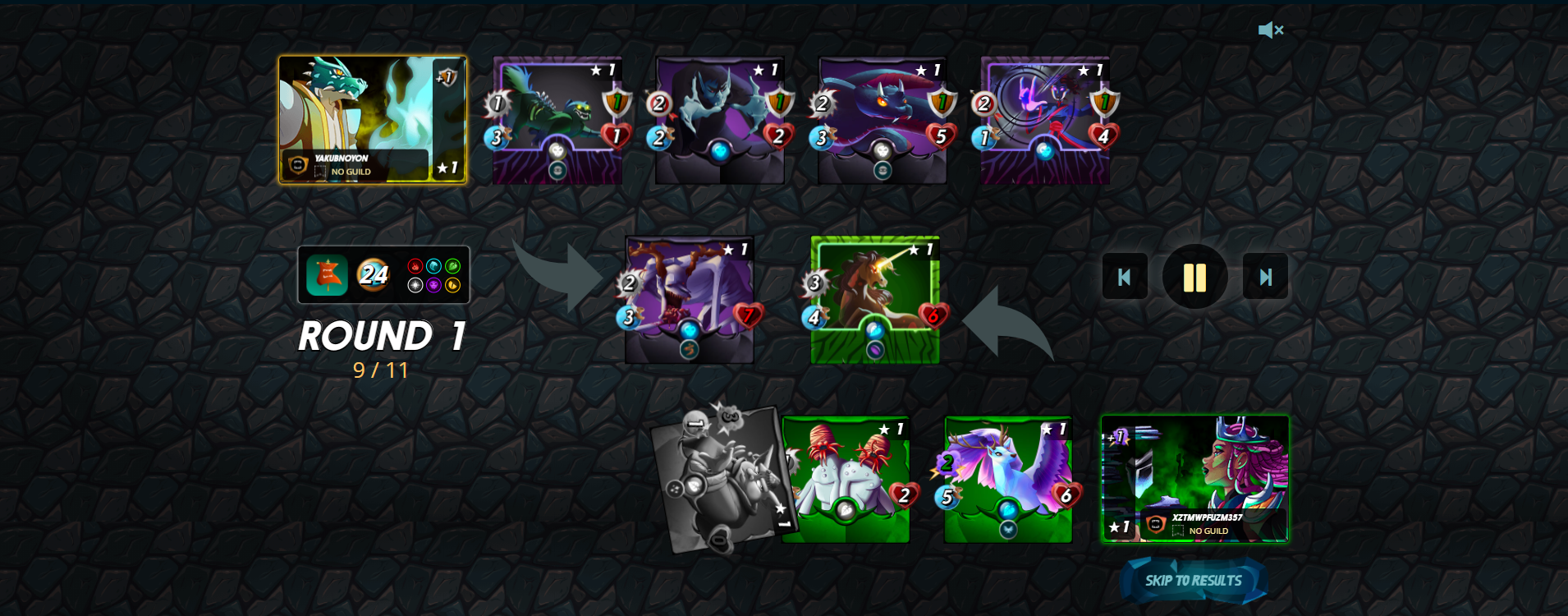The width and height of the screenshot is (1568, 616).
Task: Click the Life splinter element icon
Action: click(x=415, y=285)
